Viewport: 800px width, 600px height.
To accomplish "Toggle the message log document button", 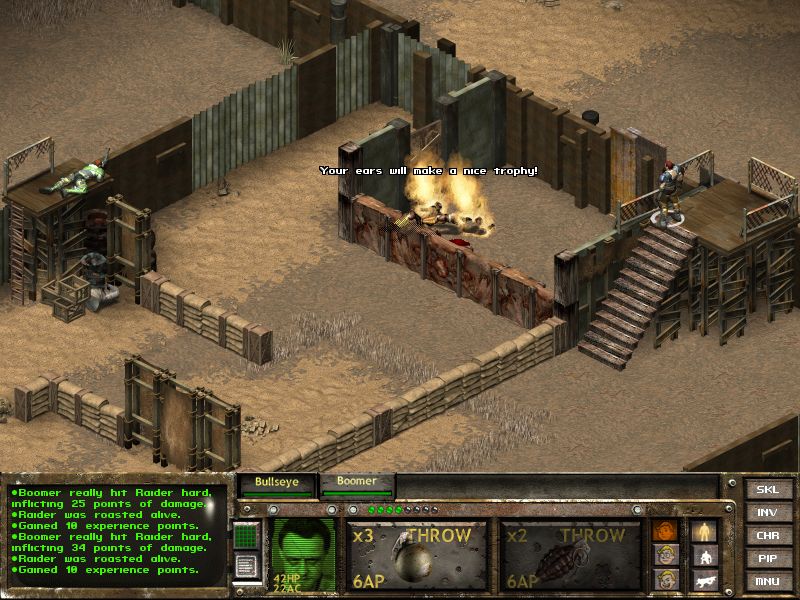I will pyautogui.click(x=246, y=565).
